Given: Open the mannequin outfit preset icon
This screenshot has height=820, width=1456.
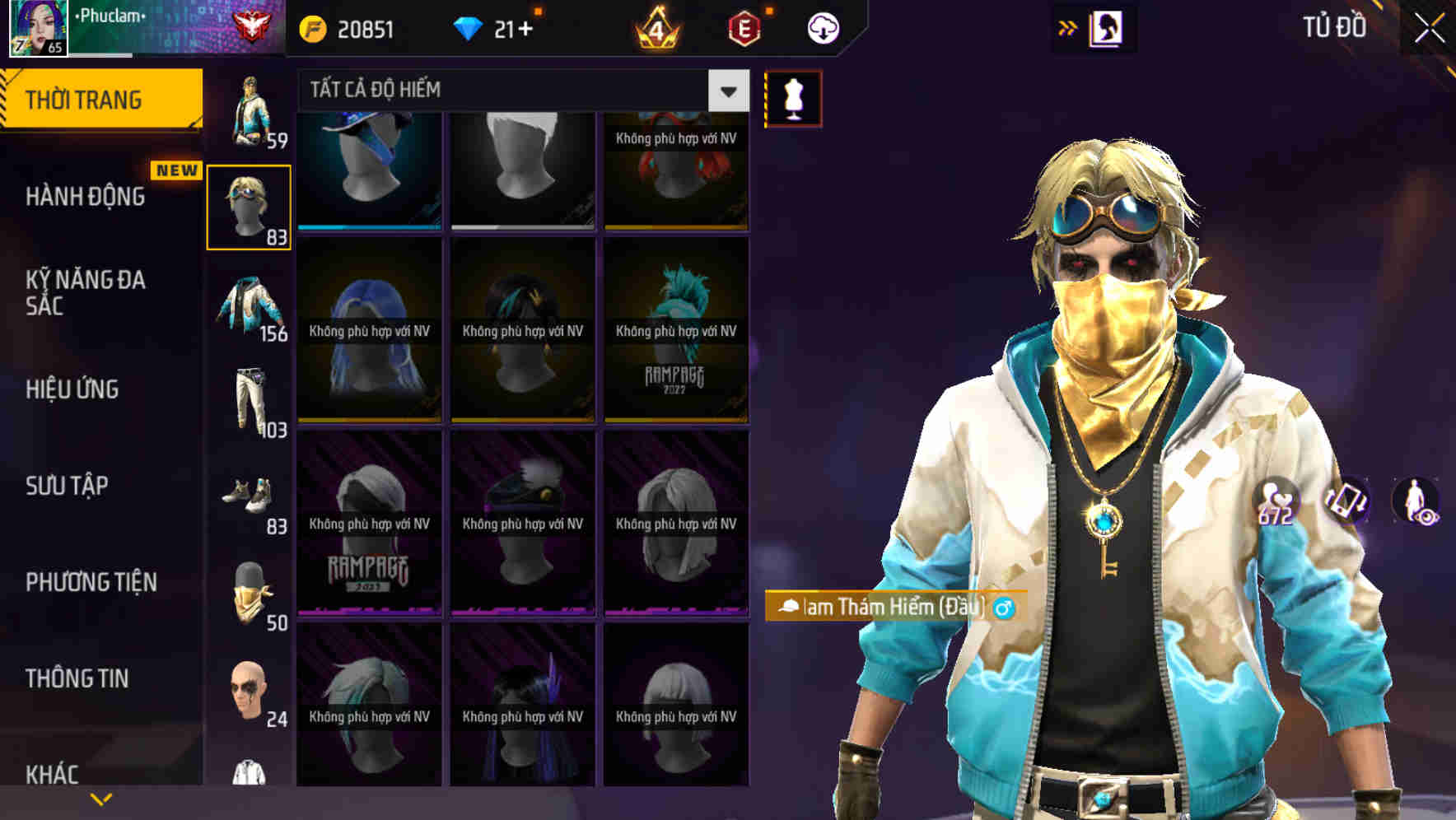Looking at the screenshot, I should click(x=792, y=96).
